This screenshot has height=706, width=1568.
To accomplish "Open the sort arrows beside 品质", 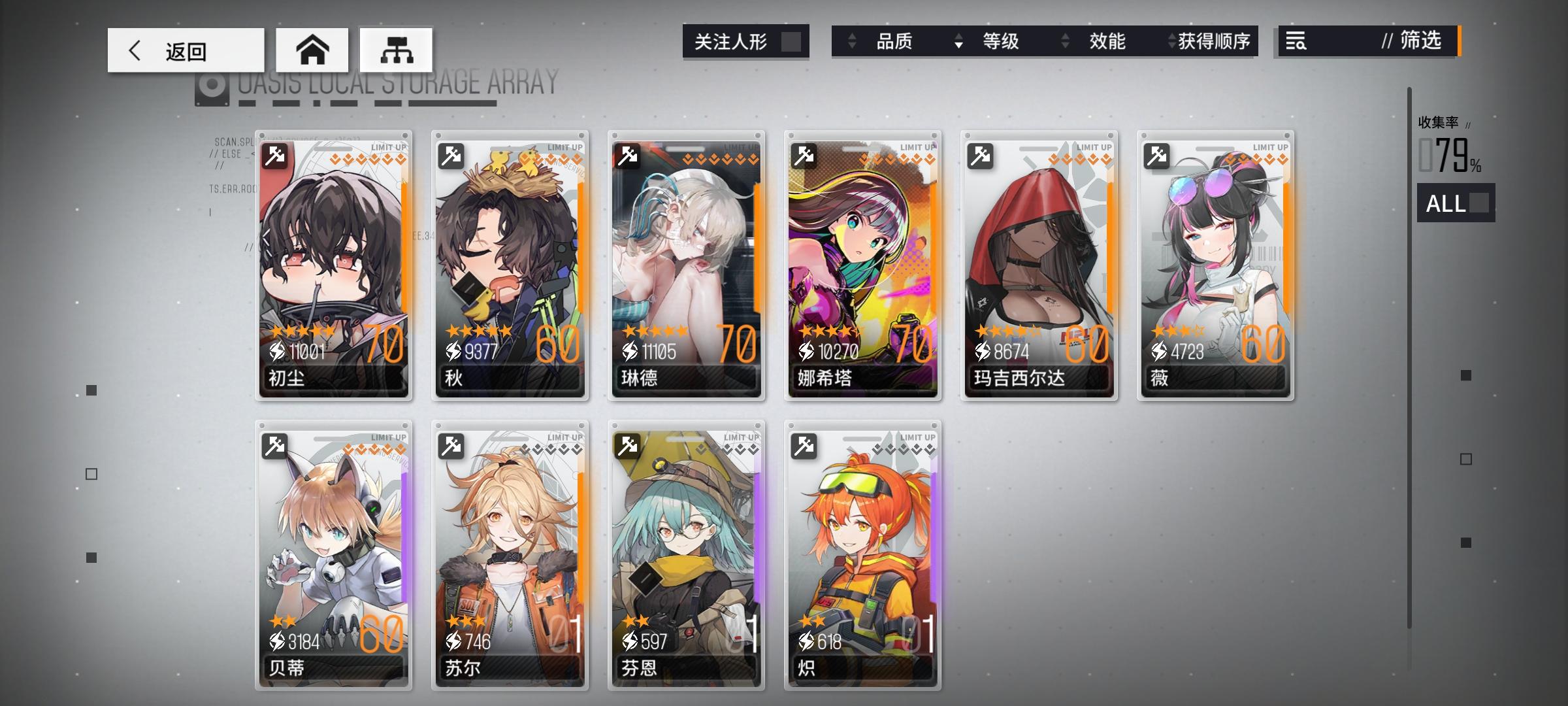I will (x=851, y=41).
